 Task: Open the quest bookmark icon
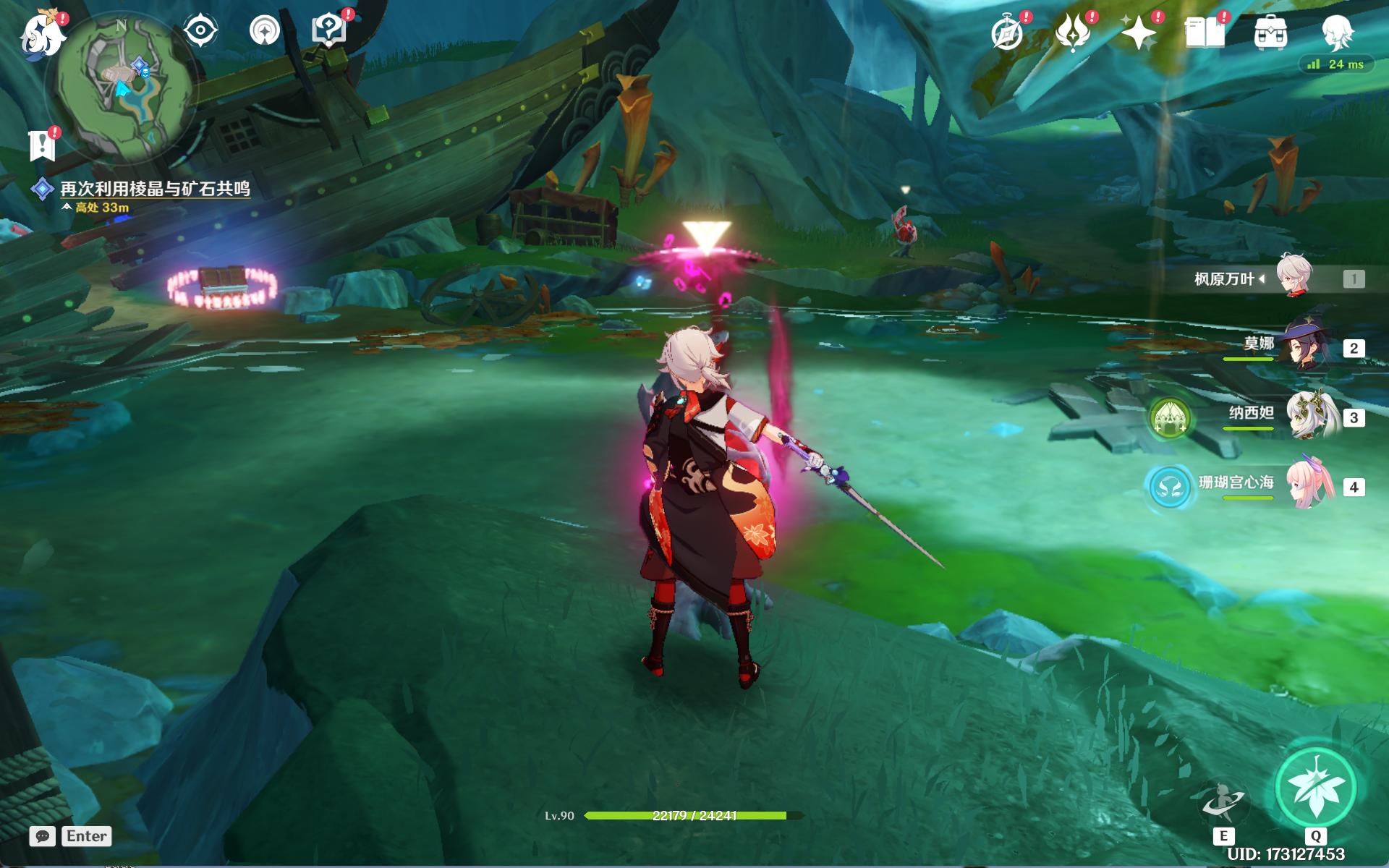point(42,145)
